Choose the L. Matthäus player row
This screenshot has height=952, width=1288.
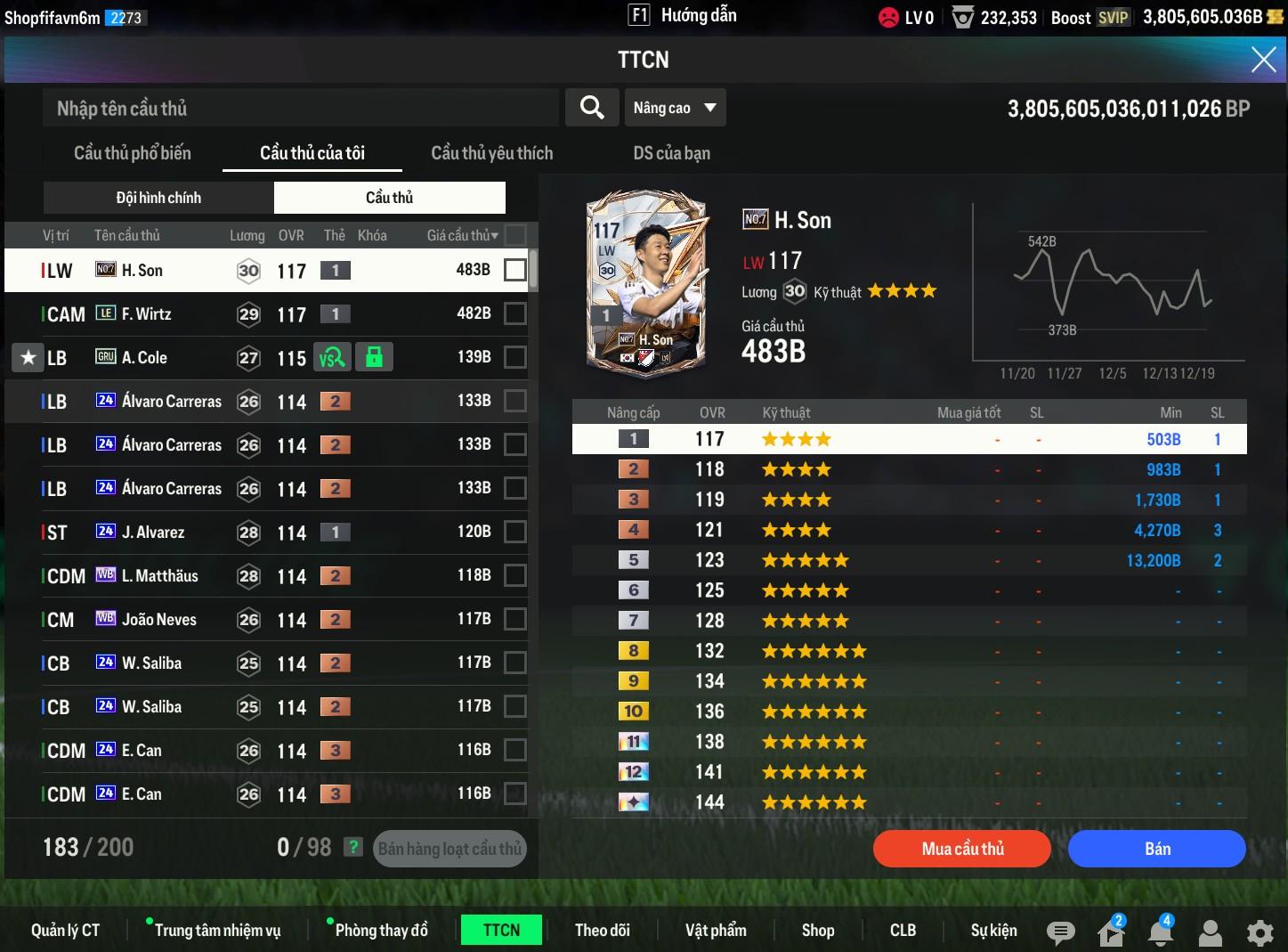(x=267, y=575)
